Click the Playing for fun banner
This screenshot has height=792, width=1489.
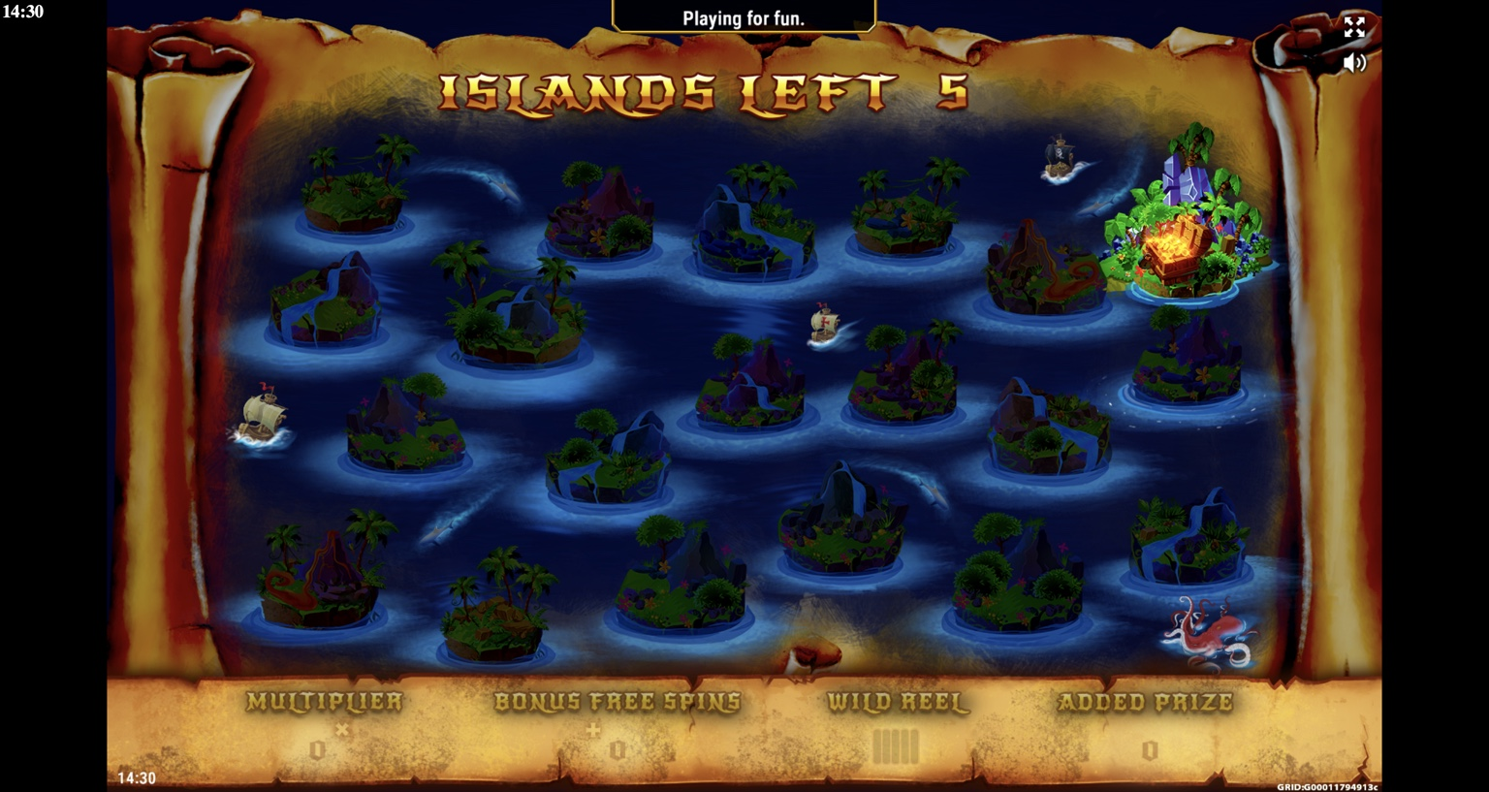click(x=744, y=16)
